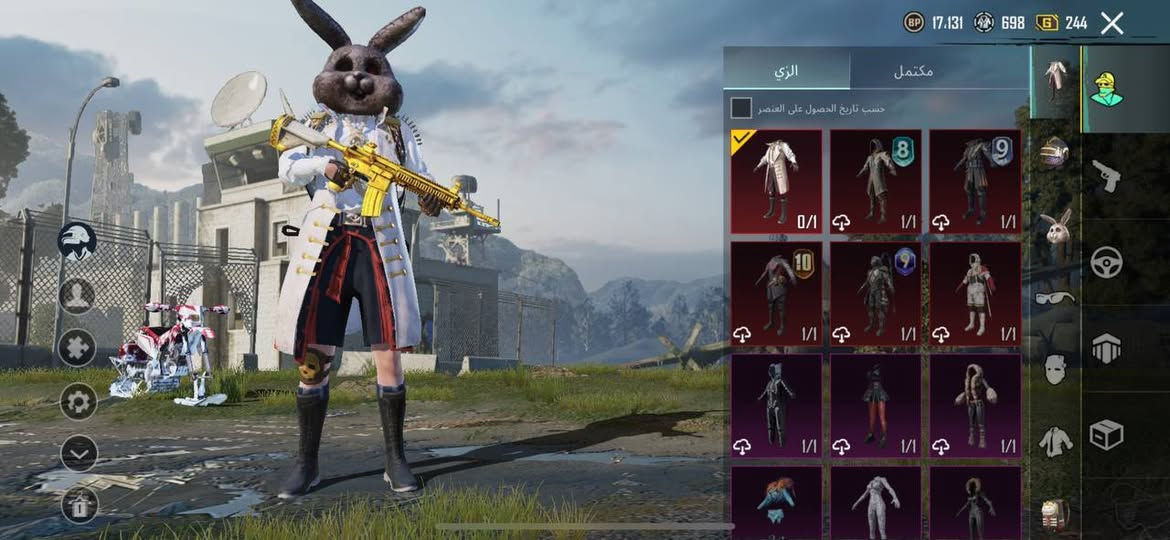Open the pistol weapons category

coord(1106,176)
